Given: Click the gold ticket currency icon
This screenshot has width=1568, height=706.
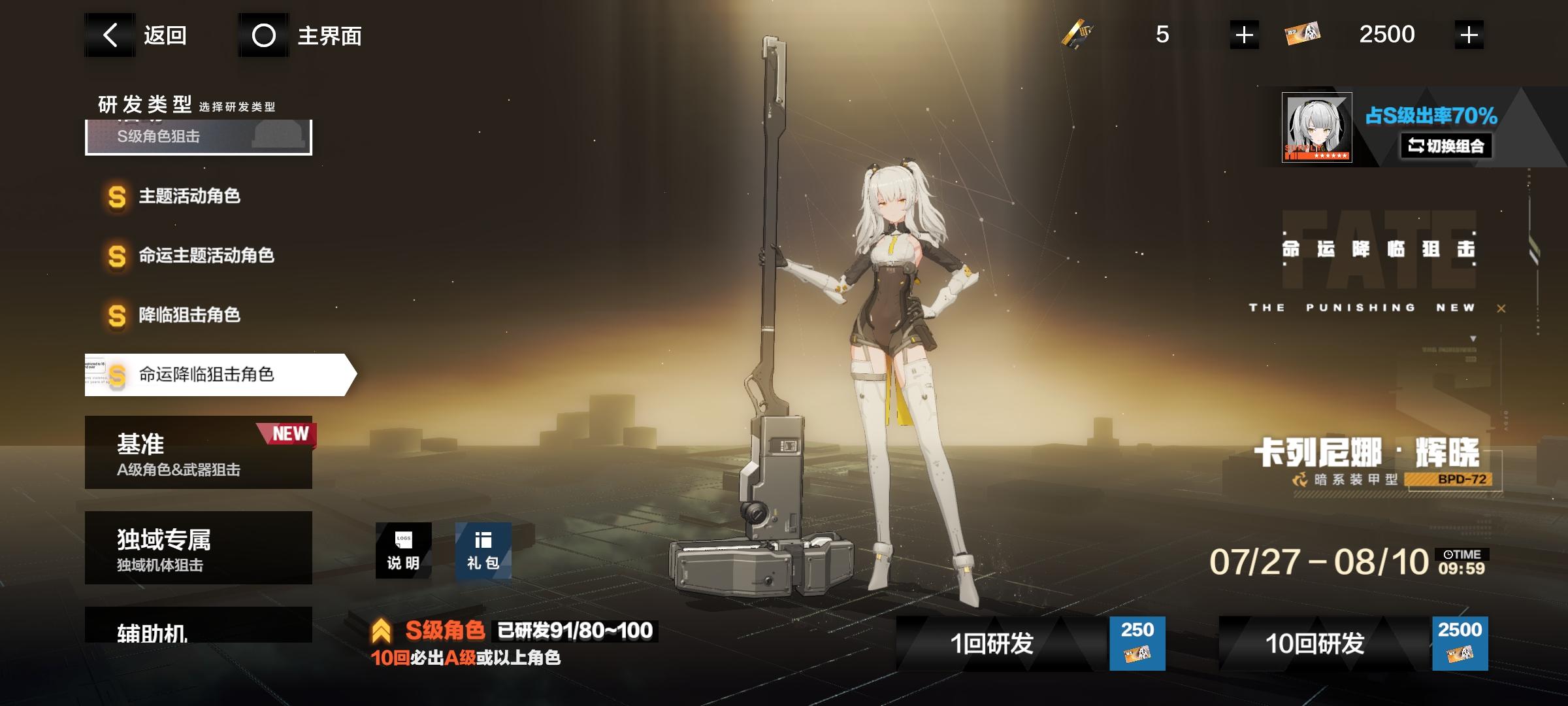Looking at the screenshot, I should tap(1080, 34).
